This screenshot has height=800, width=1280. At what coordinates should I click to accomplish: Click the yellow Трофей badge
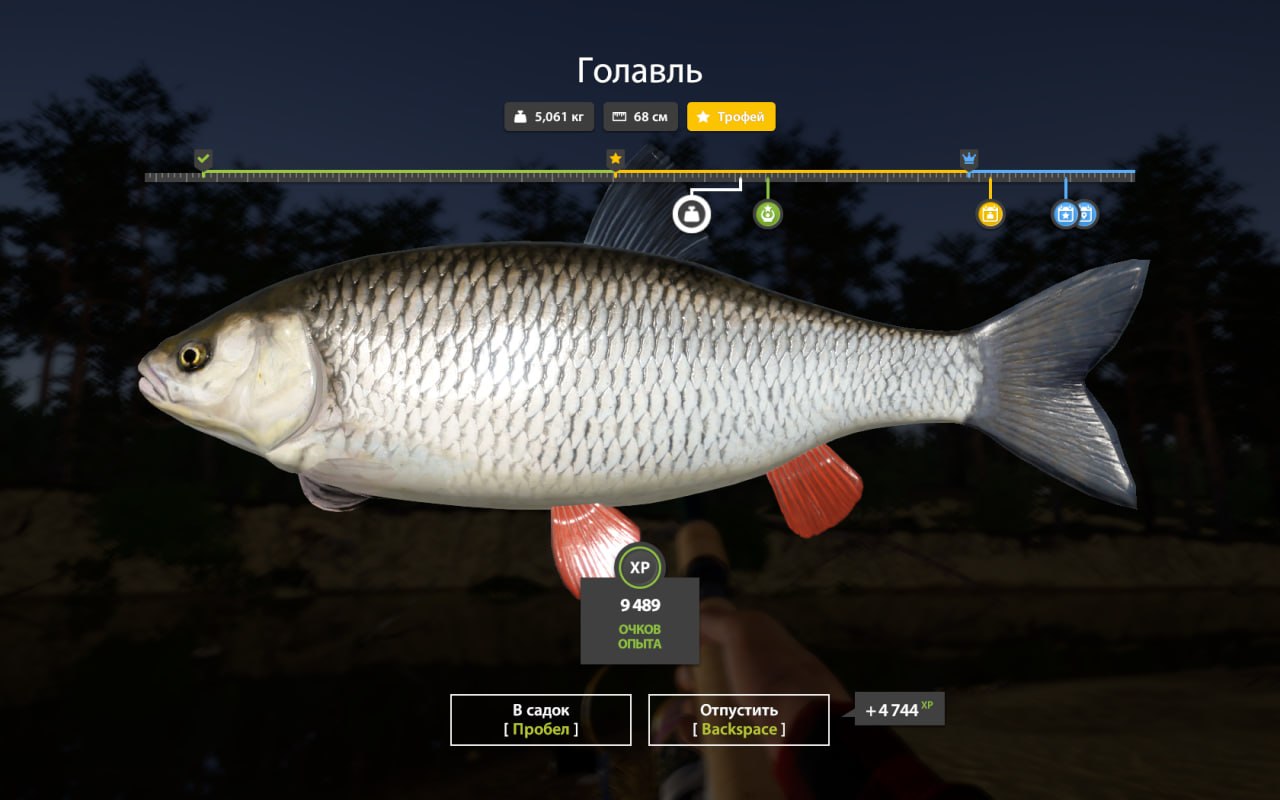[731, 117]
